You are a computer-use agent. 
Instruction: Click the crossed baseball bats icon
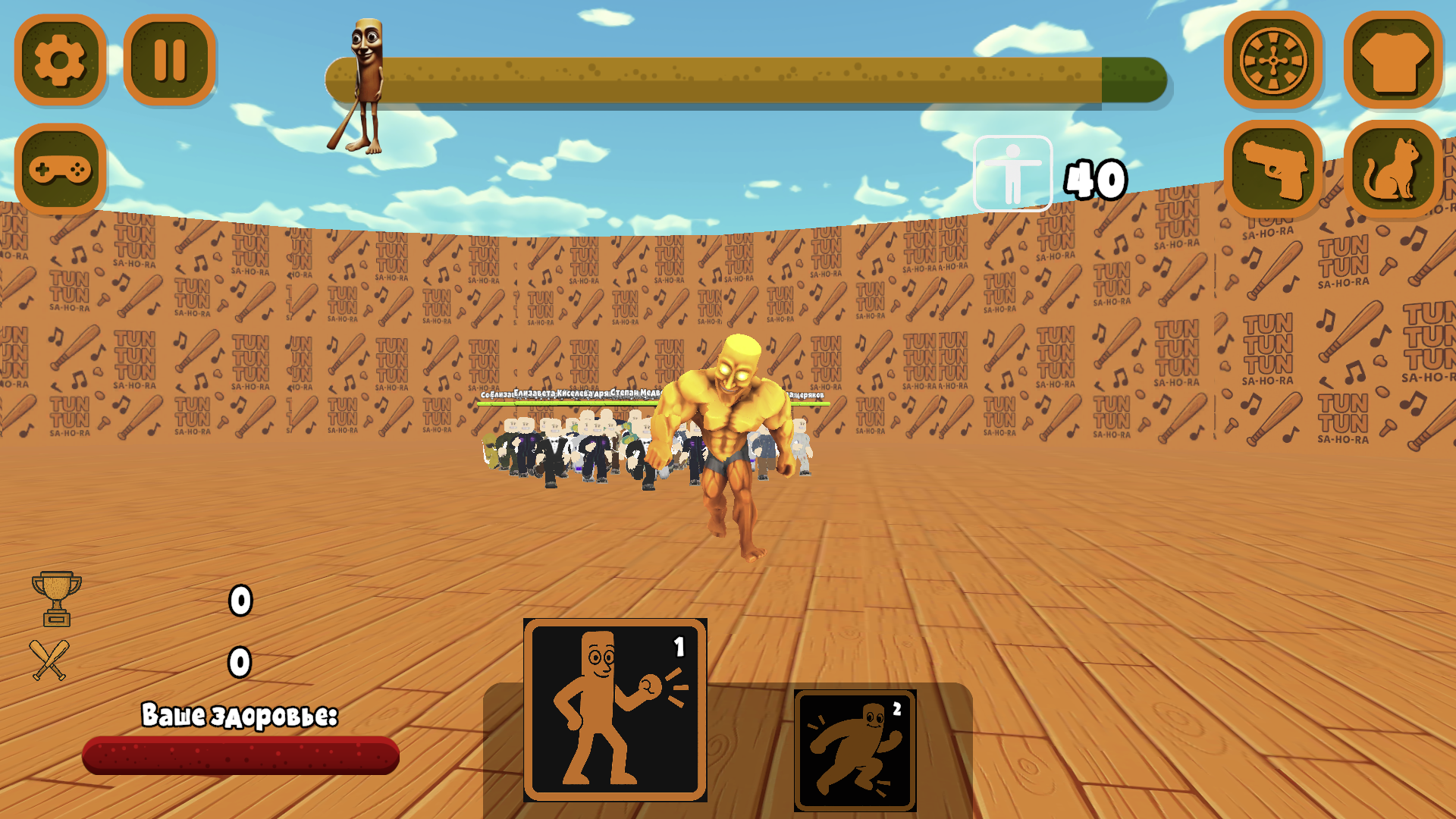pos(50,660)
